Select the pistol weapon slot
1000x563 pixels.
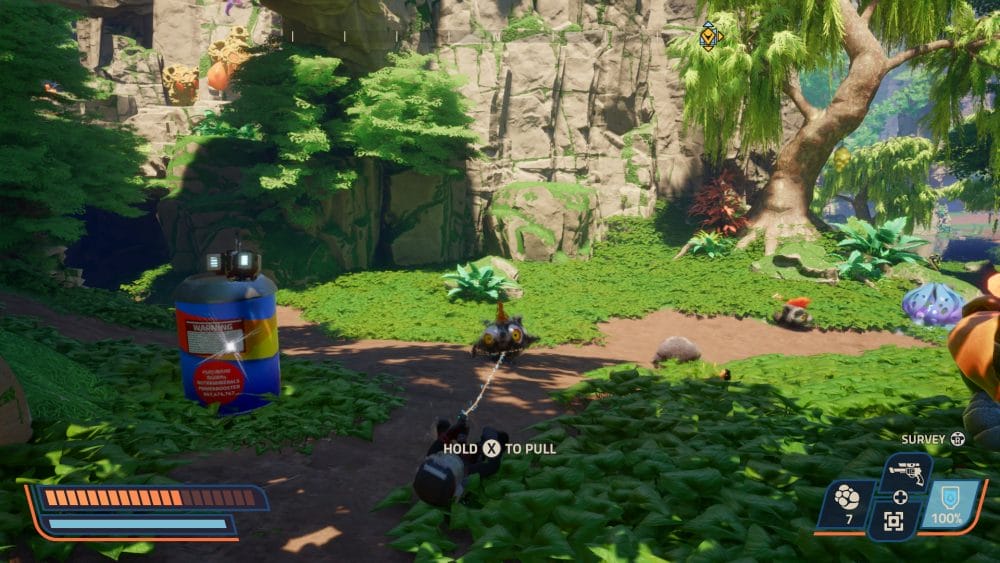click(906, 472)
